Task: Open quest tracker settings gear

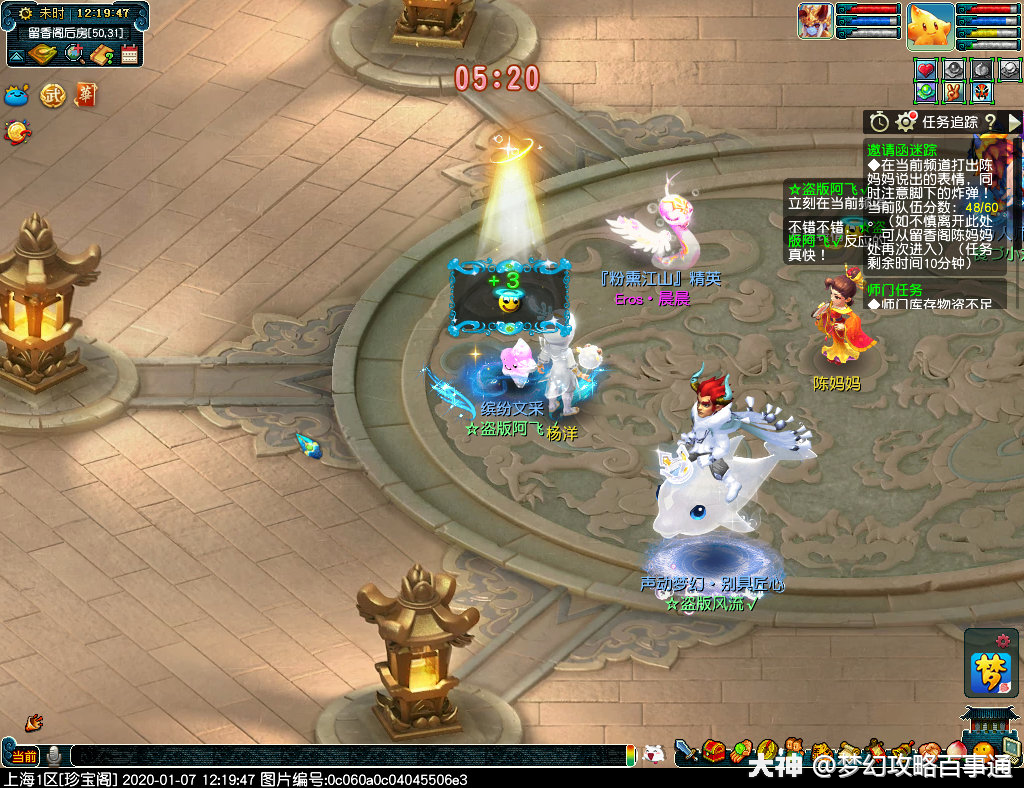Action: [906, 122]
